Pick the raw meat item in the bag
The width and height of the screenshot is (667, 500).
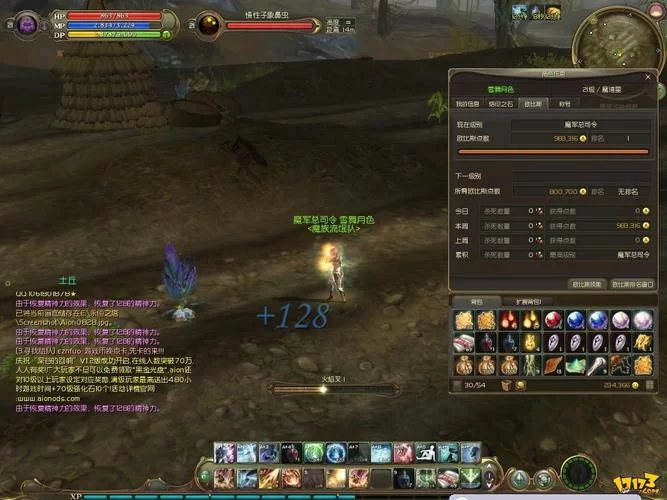tap(463, 343)
